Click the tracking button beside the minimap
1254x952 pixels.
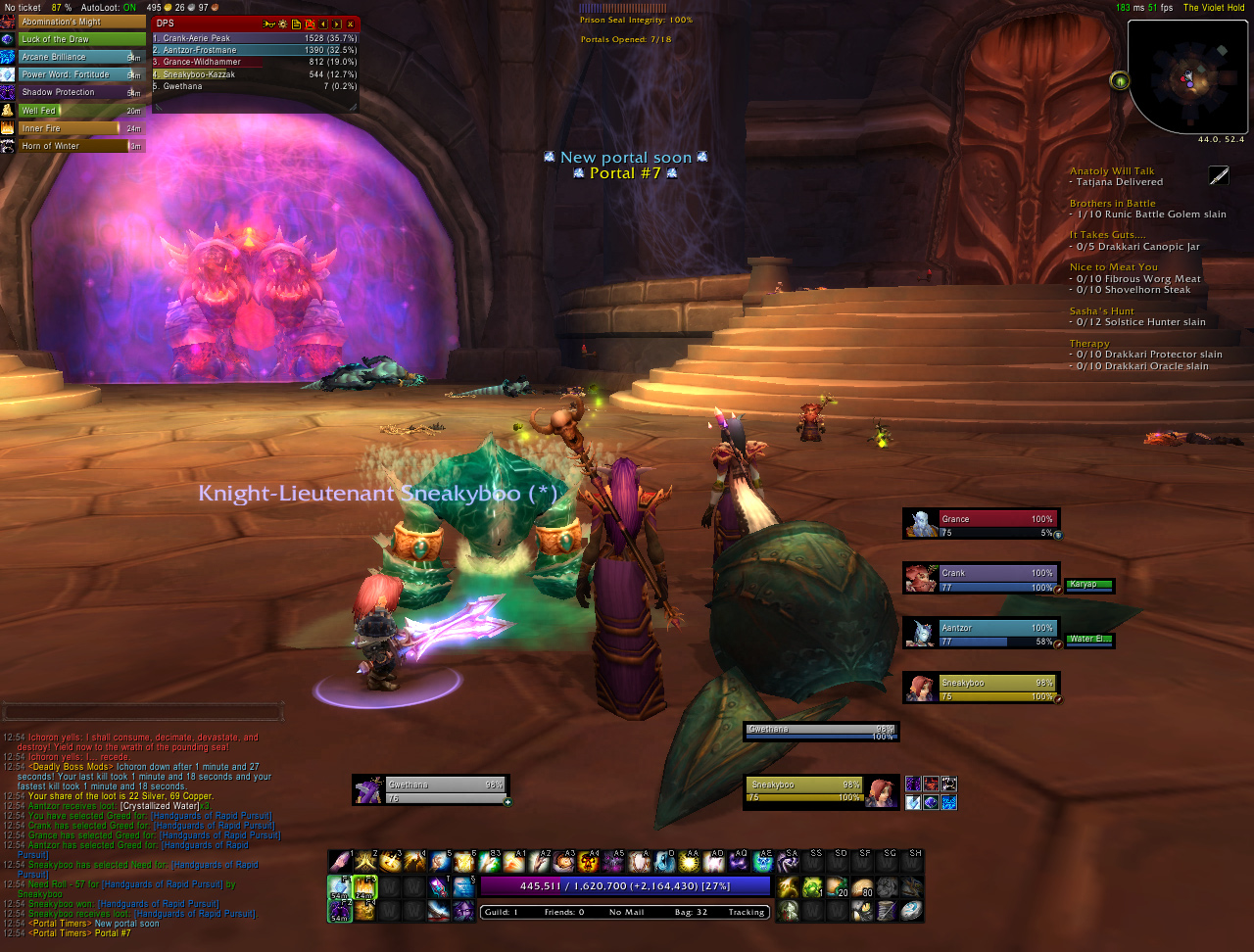[1120, 80]
